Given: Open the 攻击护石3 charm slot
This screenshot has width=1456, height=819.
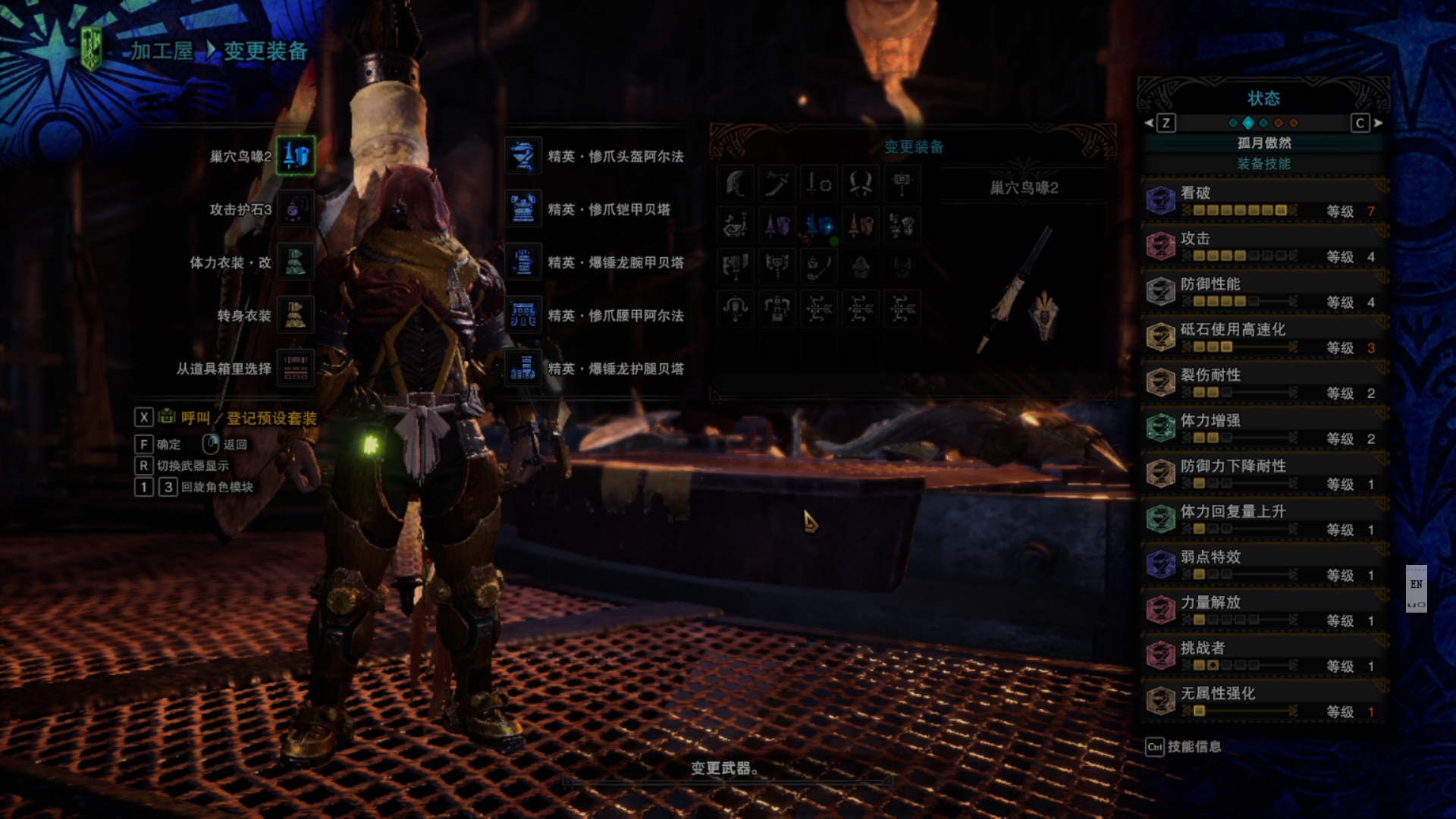Looking at the screenshot, I should point(295,209).
